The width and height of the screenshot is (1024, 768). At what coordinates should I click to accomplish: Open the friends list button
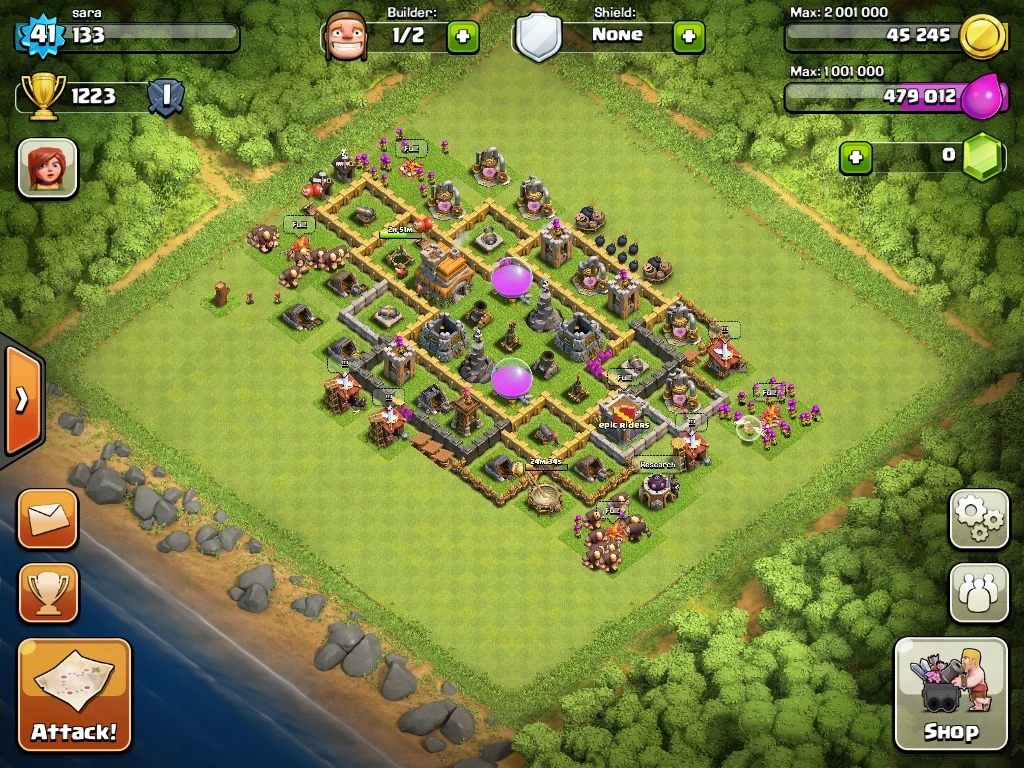pos(978,593)
